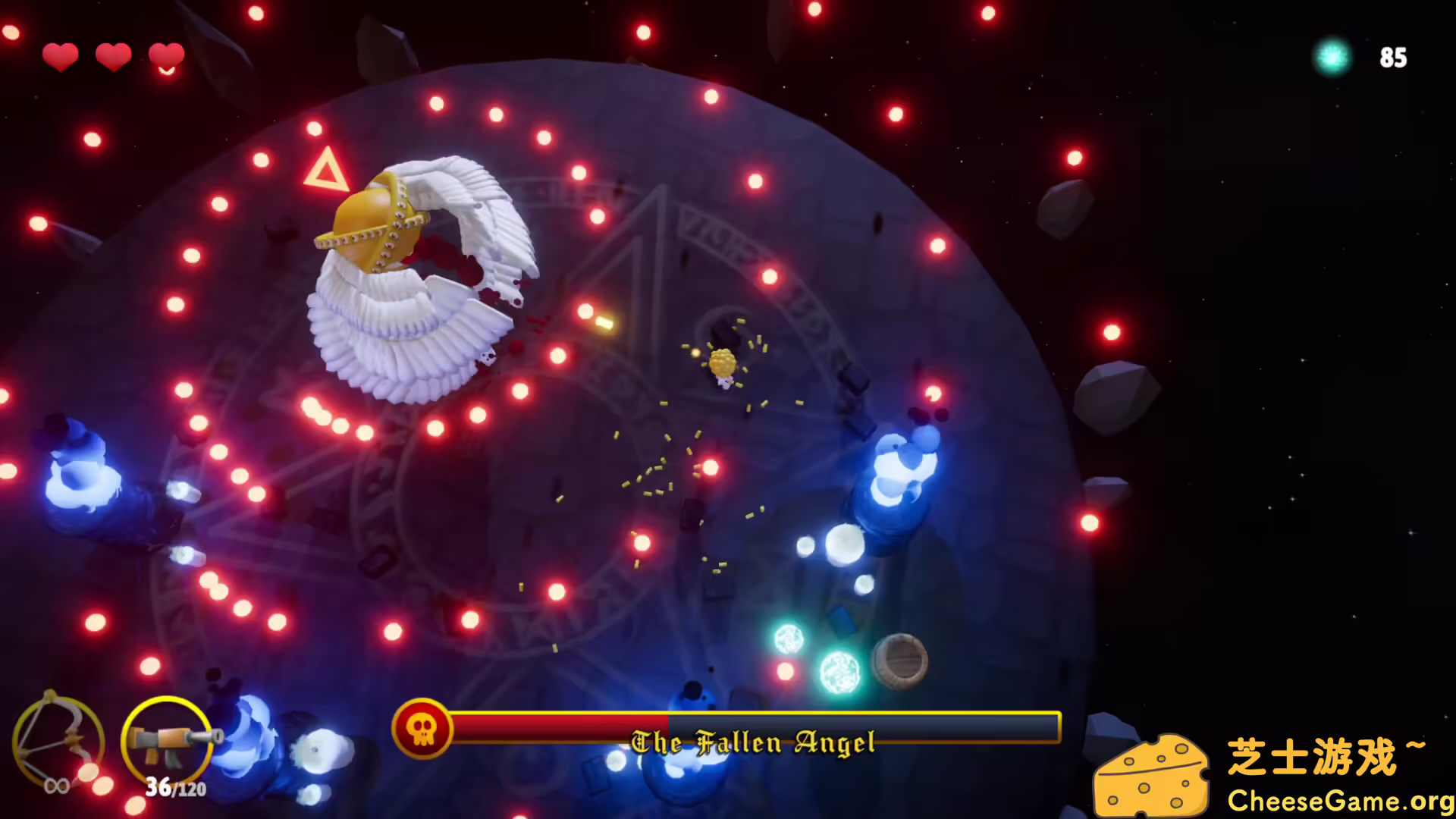Click the first heart in the health display
Viewport: 1456px width, 819px height.
[x=61, y=56]
